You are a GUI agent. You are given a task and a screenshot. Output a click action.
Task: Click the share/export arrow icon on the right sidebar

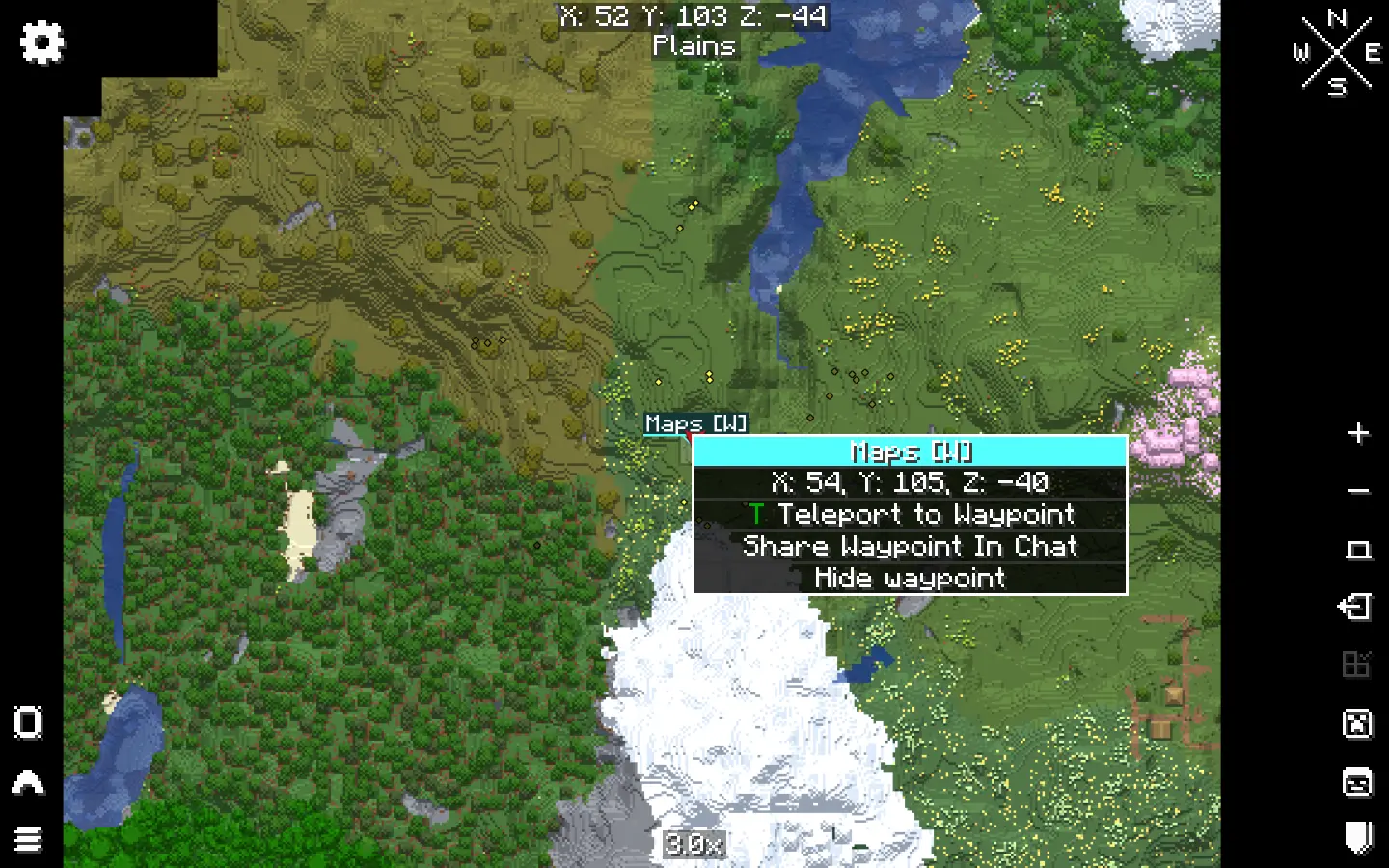1357,608
